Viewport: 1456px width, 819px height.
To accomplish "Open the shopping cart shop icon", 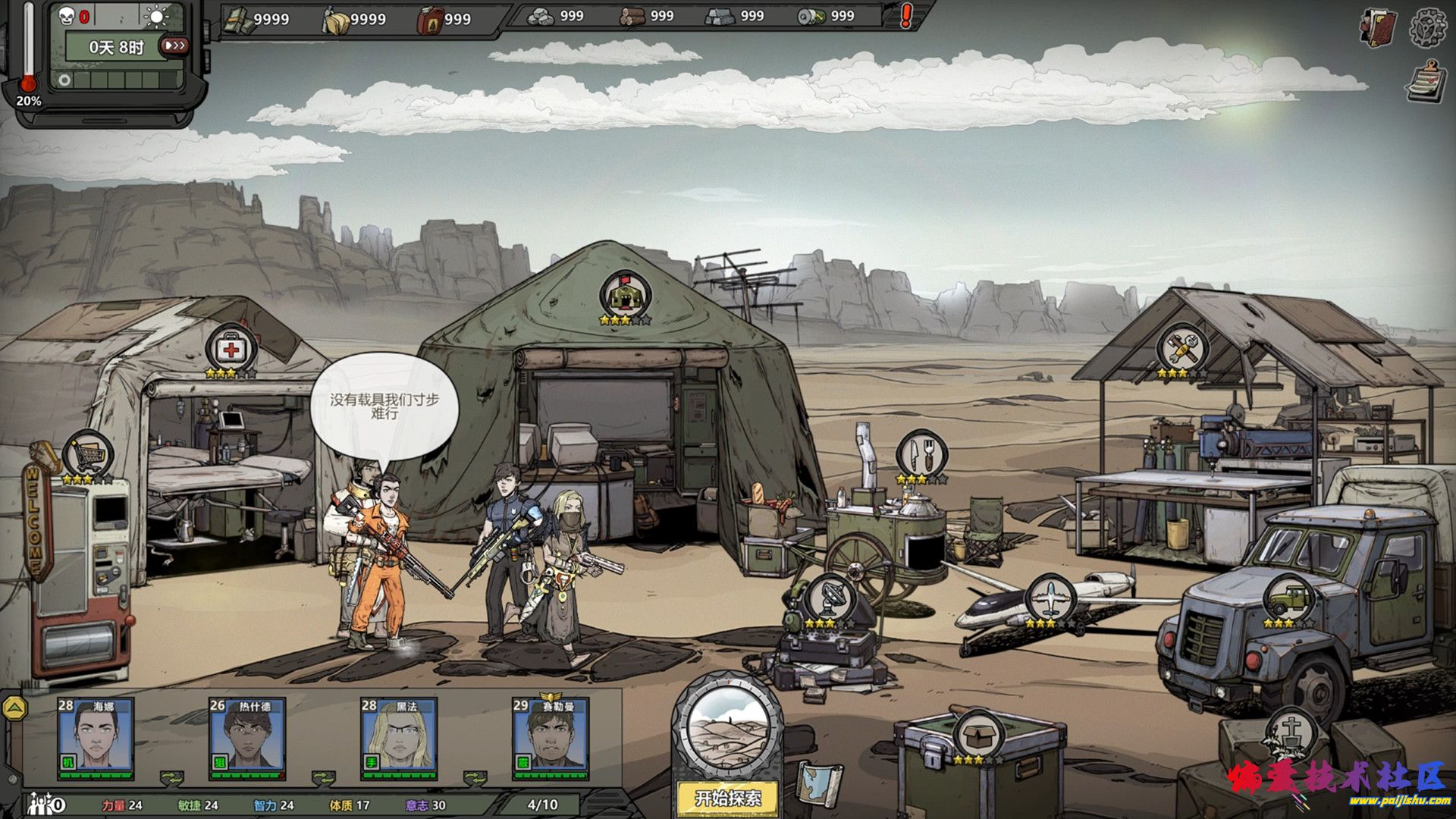I will point(89,455).
